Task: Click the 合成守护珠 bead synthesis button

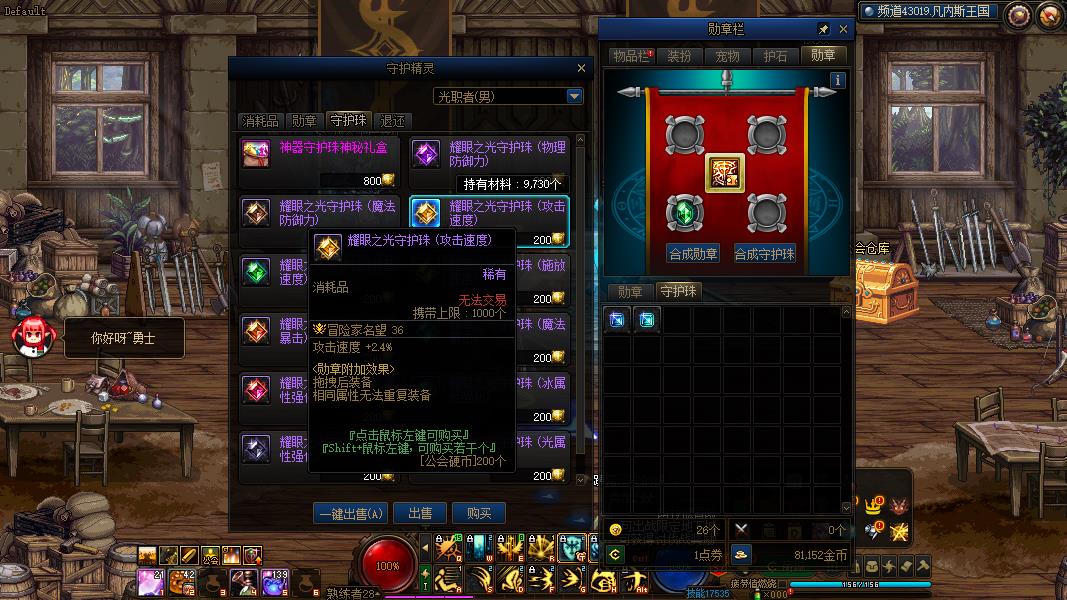Action: [x=765, y=253]
